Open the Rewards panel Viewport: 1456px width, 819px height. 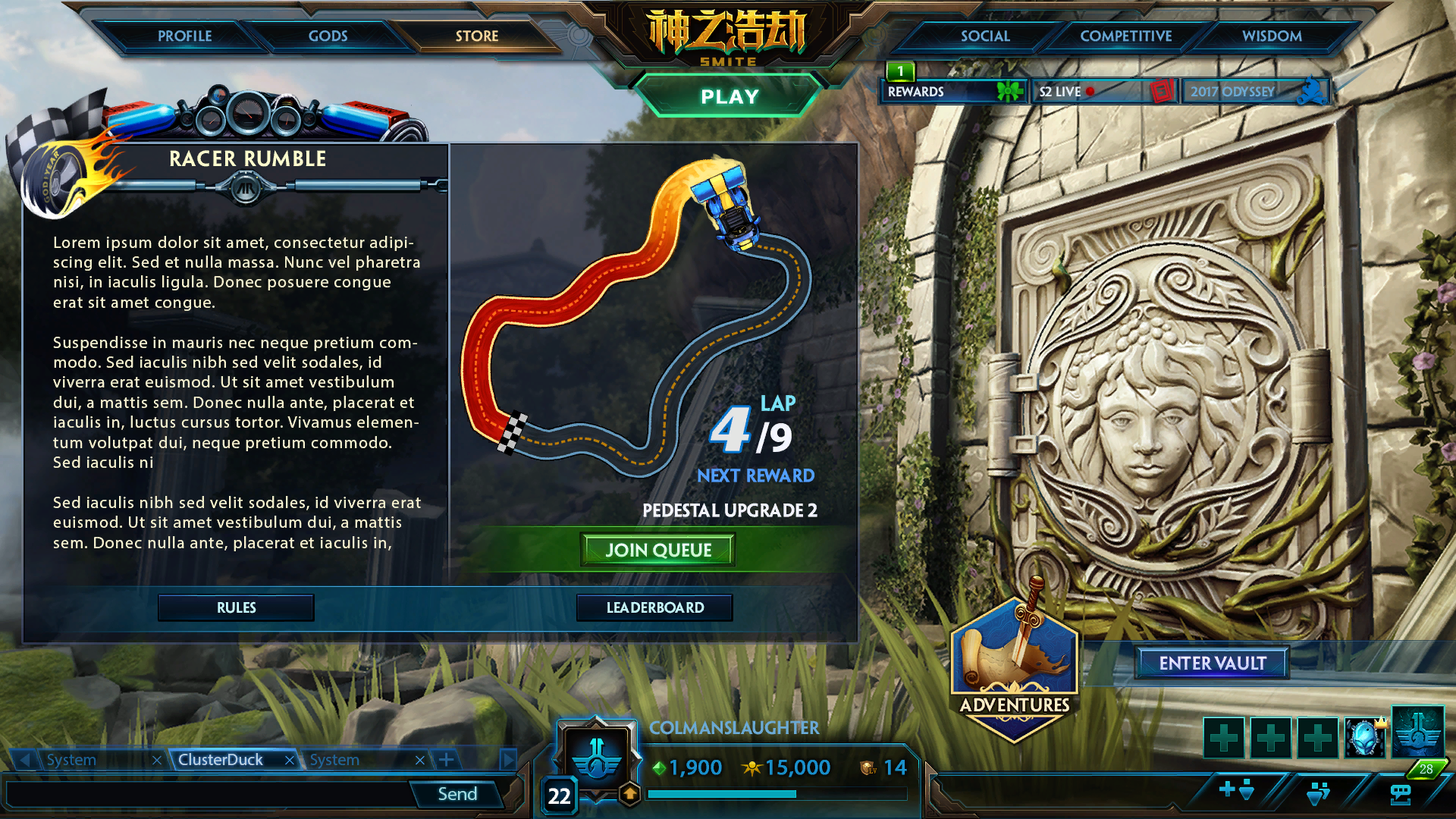pos(952,92)
